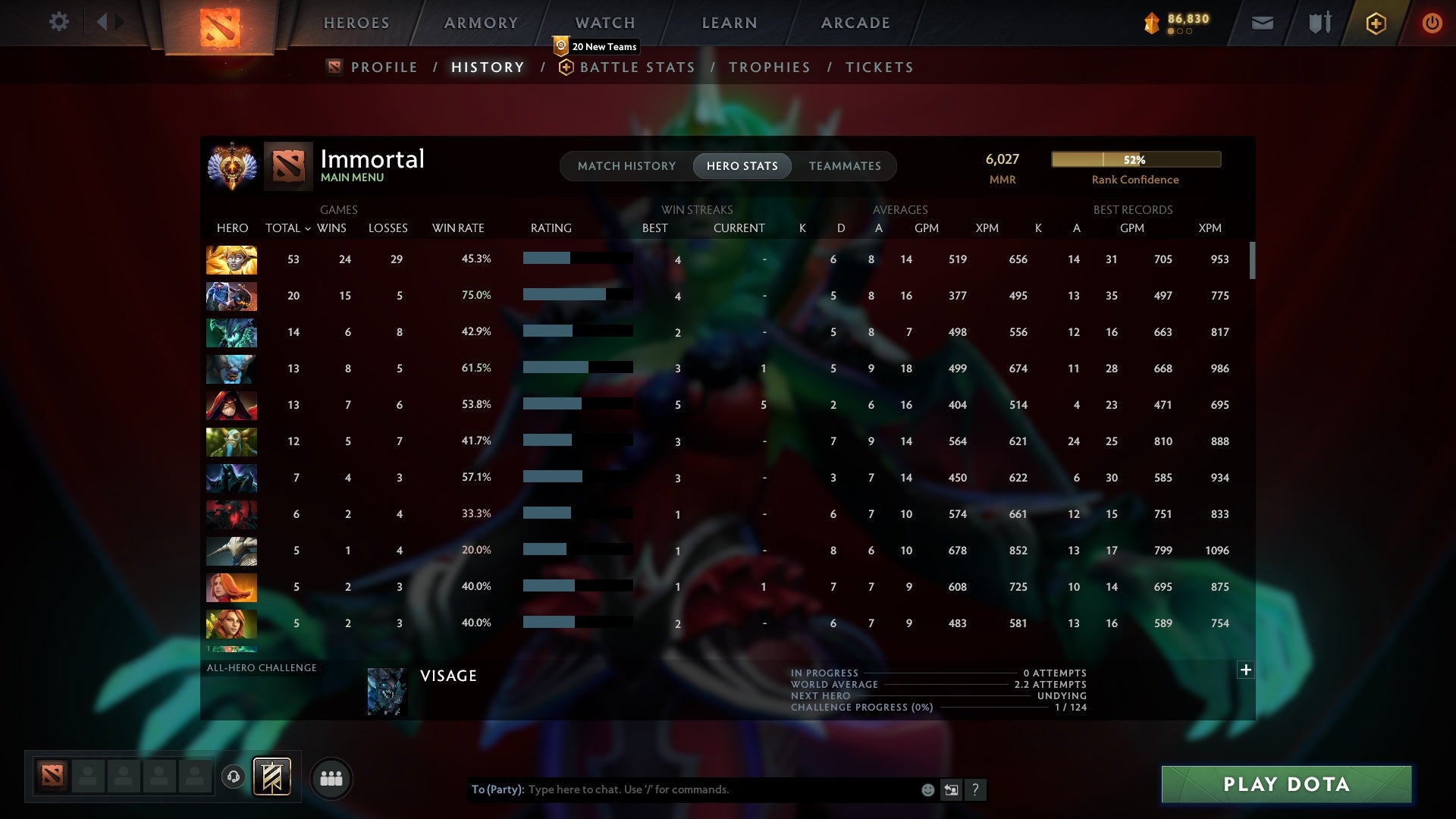Image resolution: width=1456 pixels, height=819 pixels.
Task: Select the gold banner icon near the party slots
Action: (x=271, y=778)
